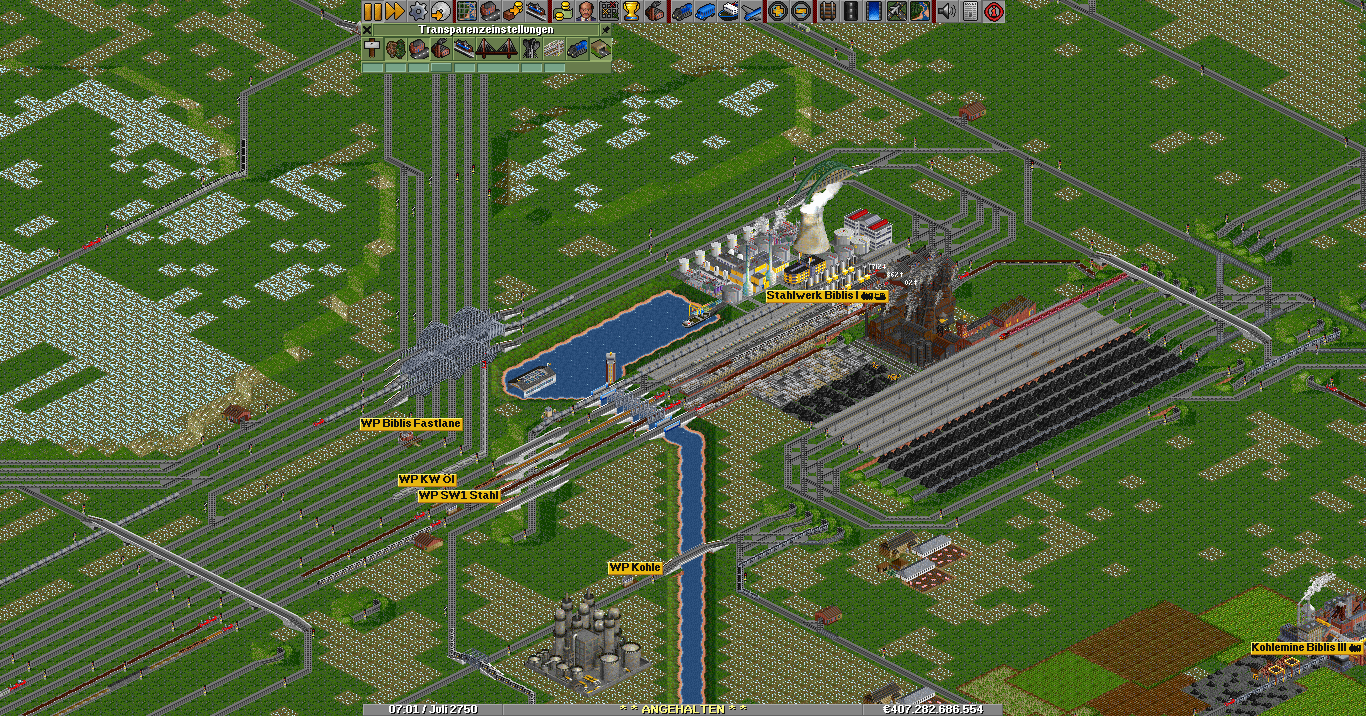Toggle fast forward mode
1366x716 pixels.
[394, 11]
